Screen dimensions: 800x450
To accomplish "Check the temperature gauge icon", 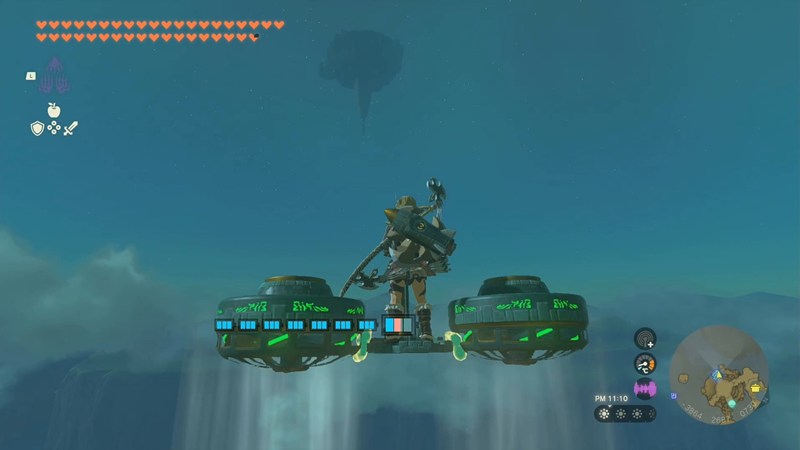I will coord(645,363).
